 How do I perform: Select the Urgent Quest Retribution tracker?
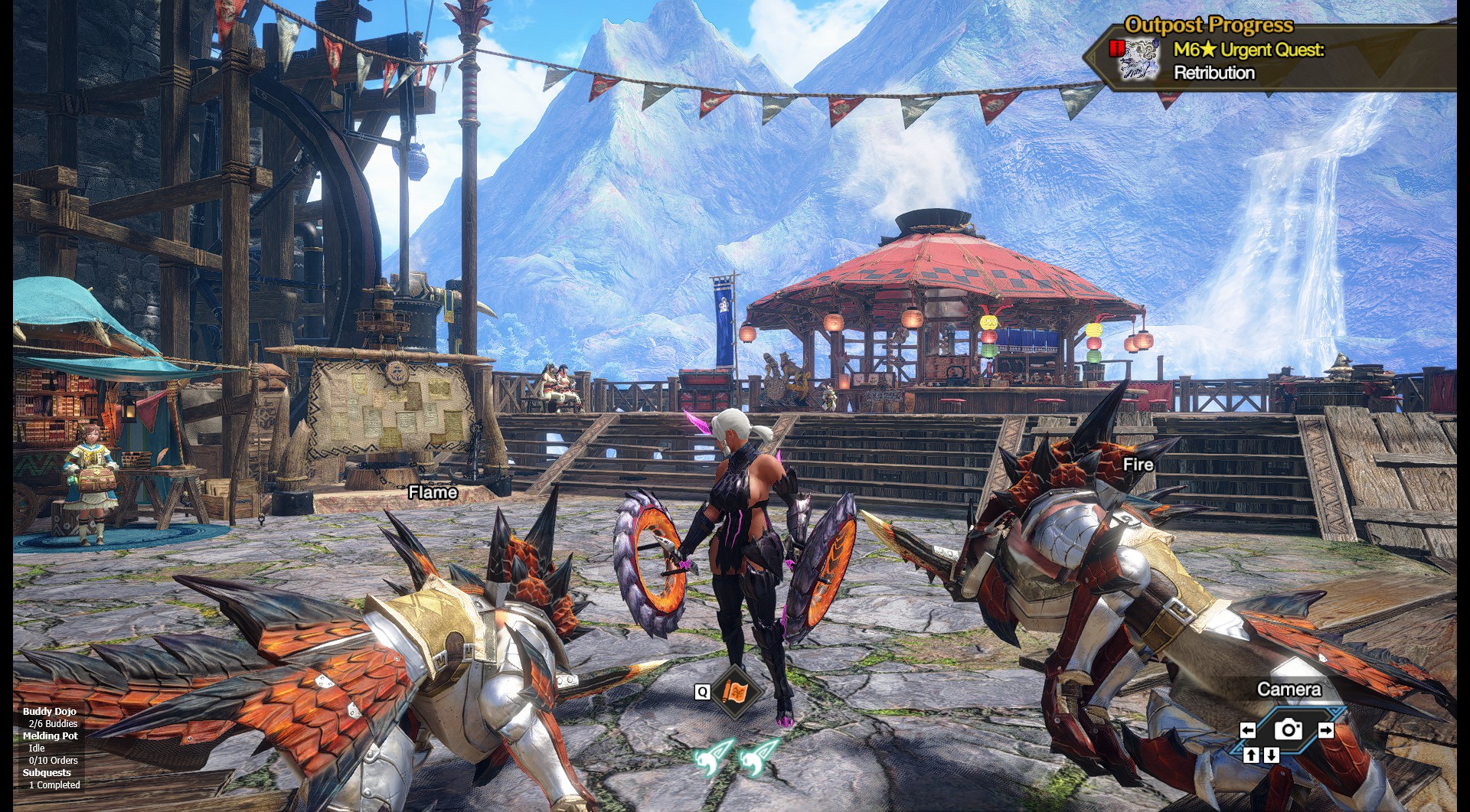(1248, 61)
